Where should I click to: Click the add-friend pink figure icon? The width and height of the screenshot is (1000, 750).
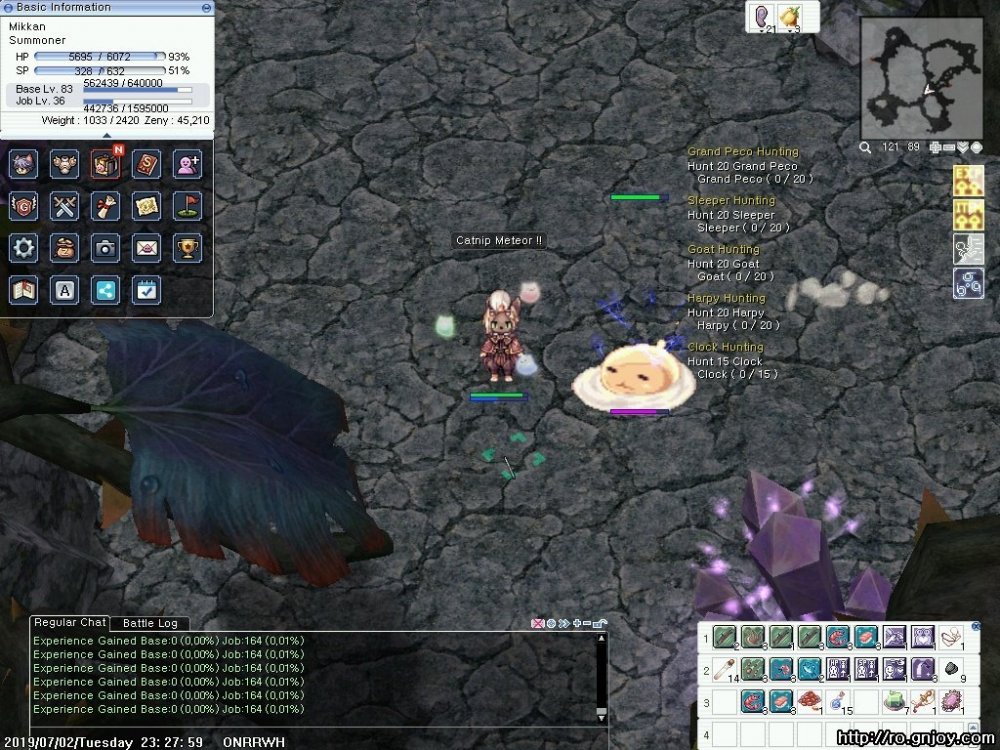[188, 163]
